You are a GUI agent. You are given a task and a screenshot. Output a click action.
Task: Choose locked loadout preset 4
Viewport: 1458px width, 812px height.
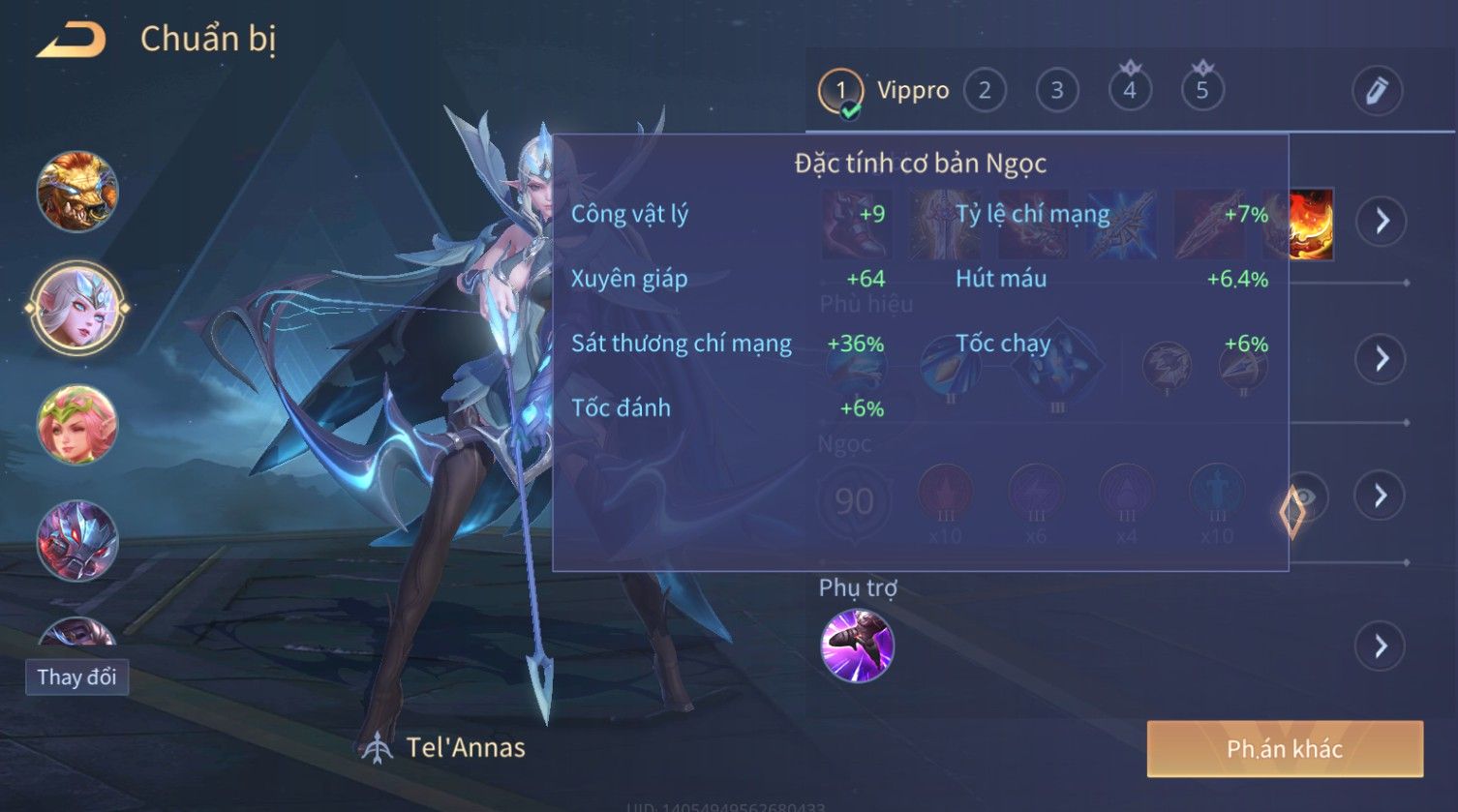[x=1130, y=91]
